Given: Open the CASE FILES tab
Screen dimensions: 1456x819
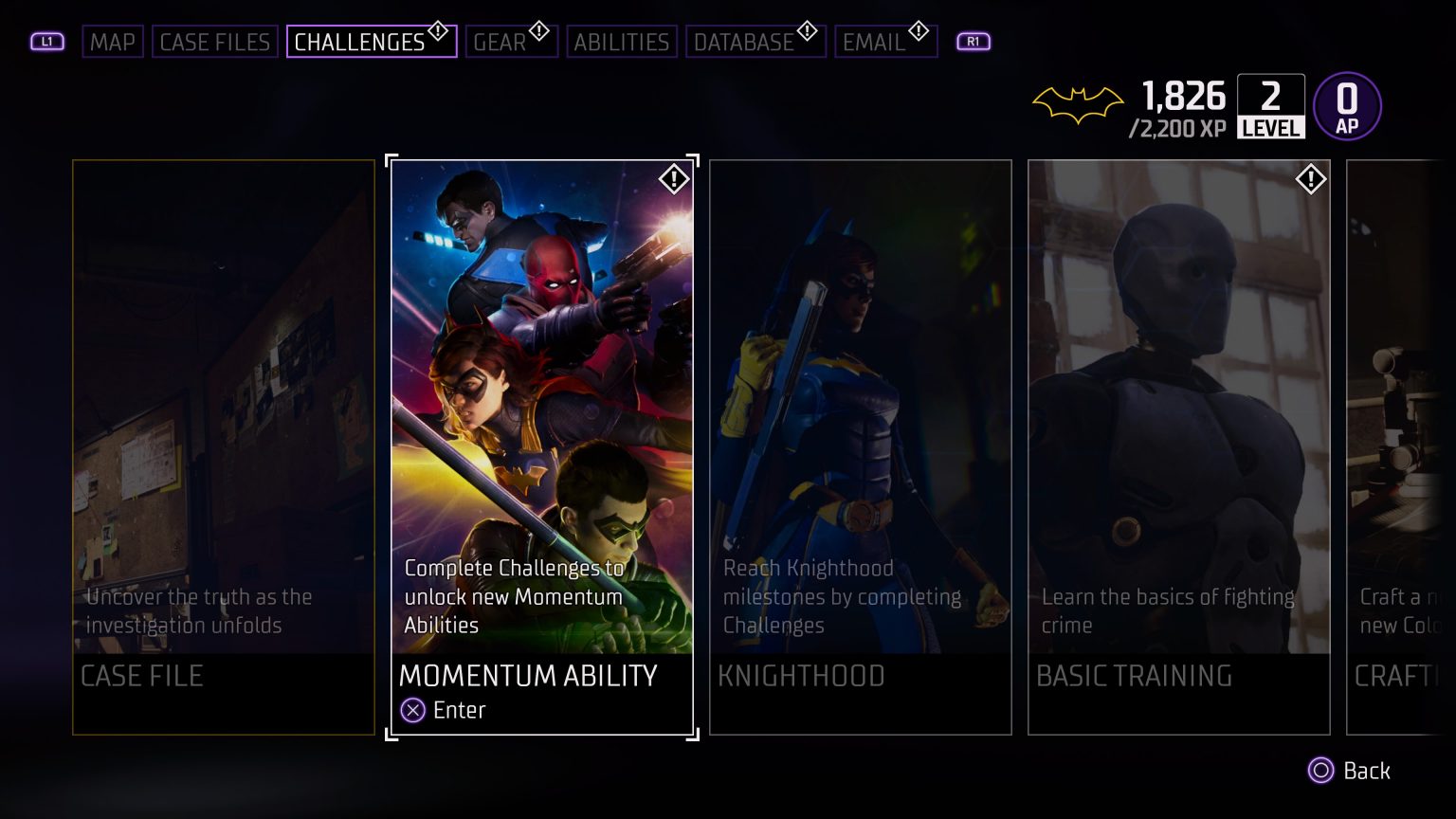Looking at the screenshot, I should tap(214, 42).
